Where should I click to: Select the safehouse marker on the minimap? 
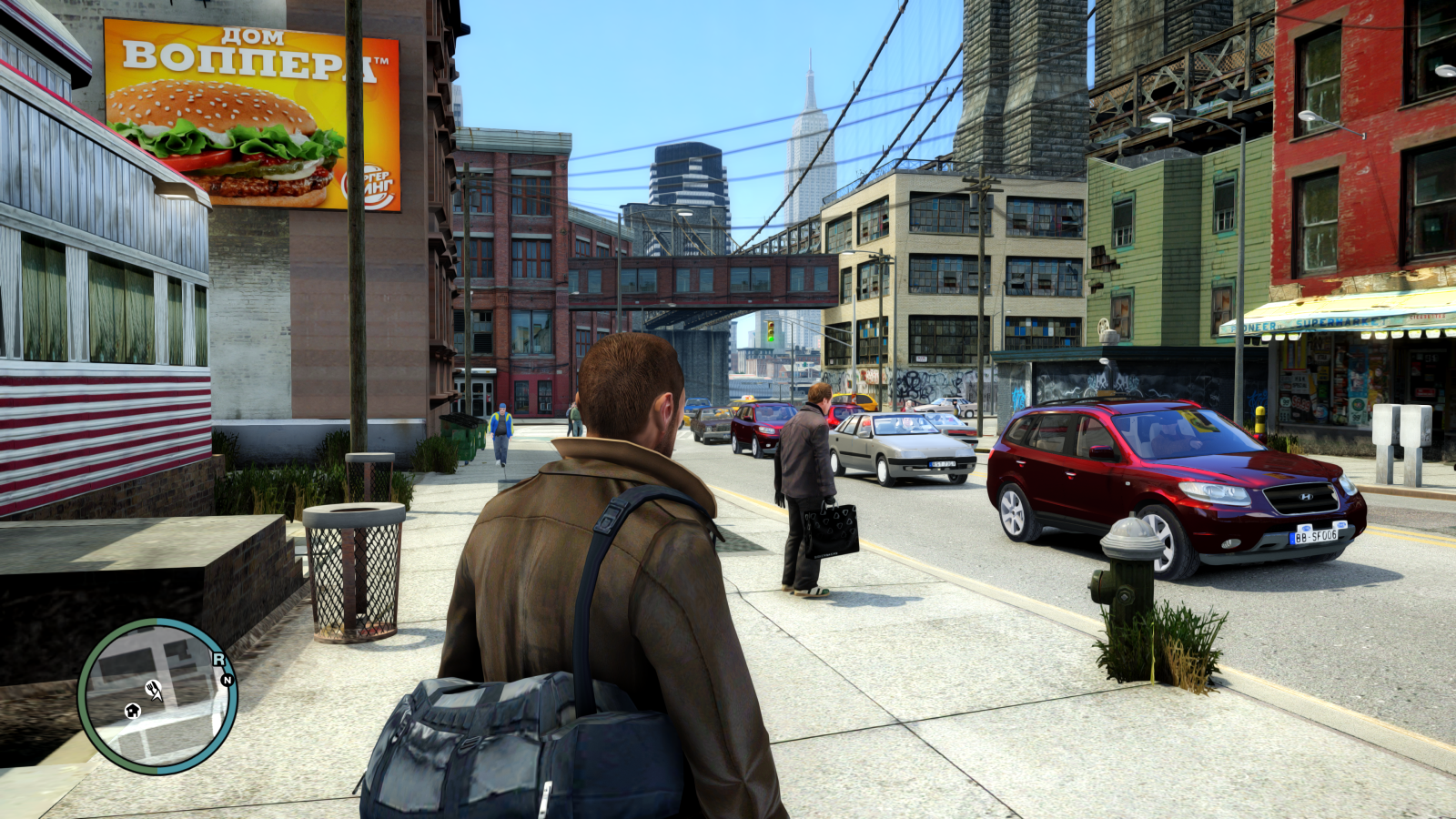click(133, 710)
